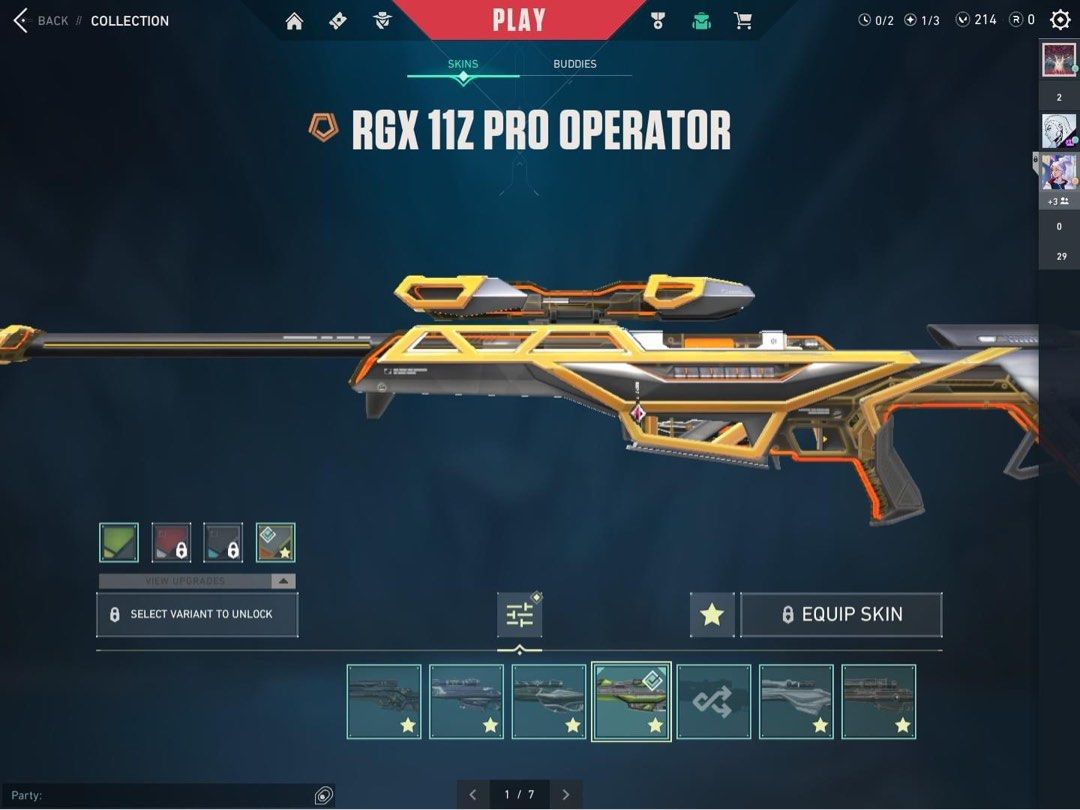Viewport: 1080px width, 810px height.
Task: Choose the green default variant swatch
Action: pyautogui.click(x=119, y=542)
